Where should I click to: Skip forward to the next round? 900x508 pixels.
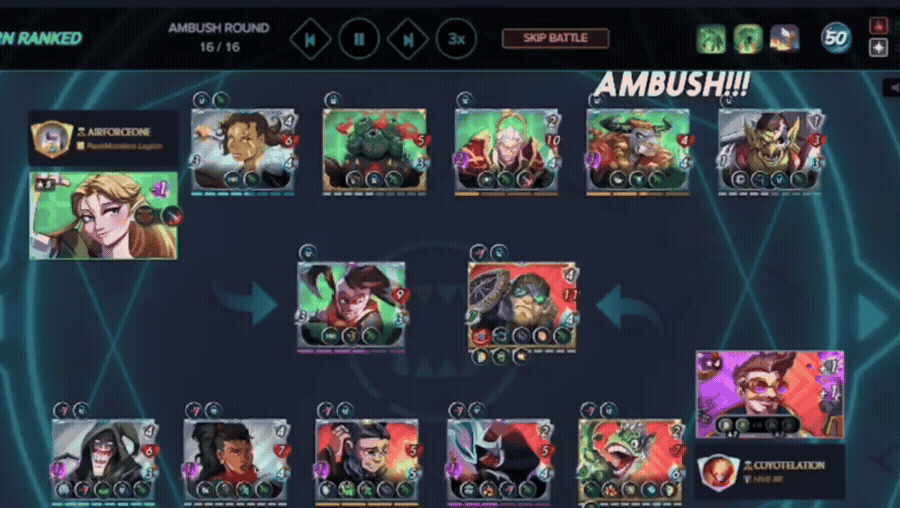[408, 39]
